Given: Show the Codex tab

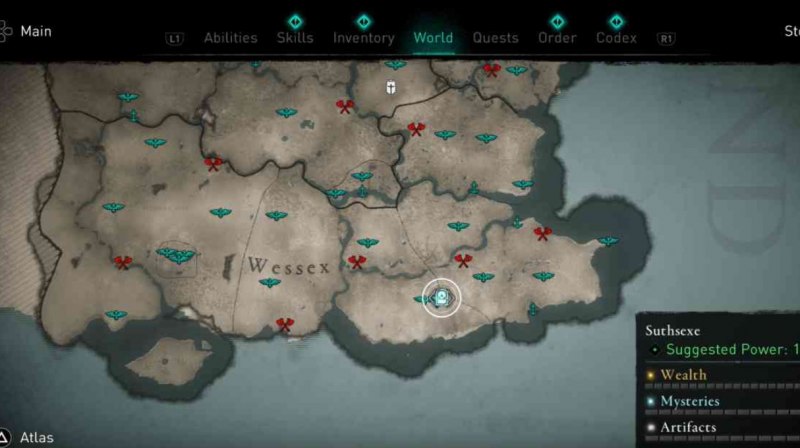Looking at the screenshot, I should 616,38.
